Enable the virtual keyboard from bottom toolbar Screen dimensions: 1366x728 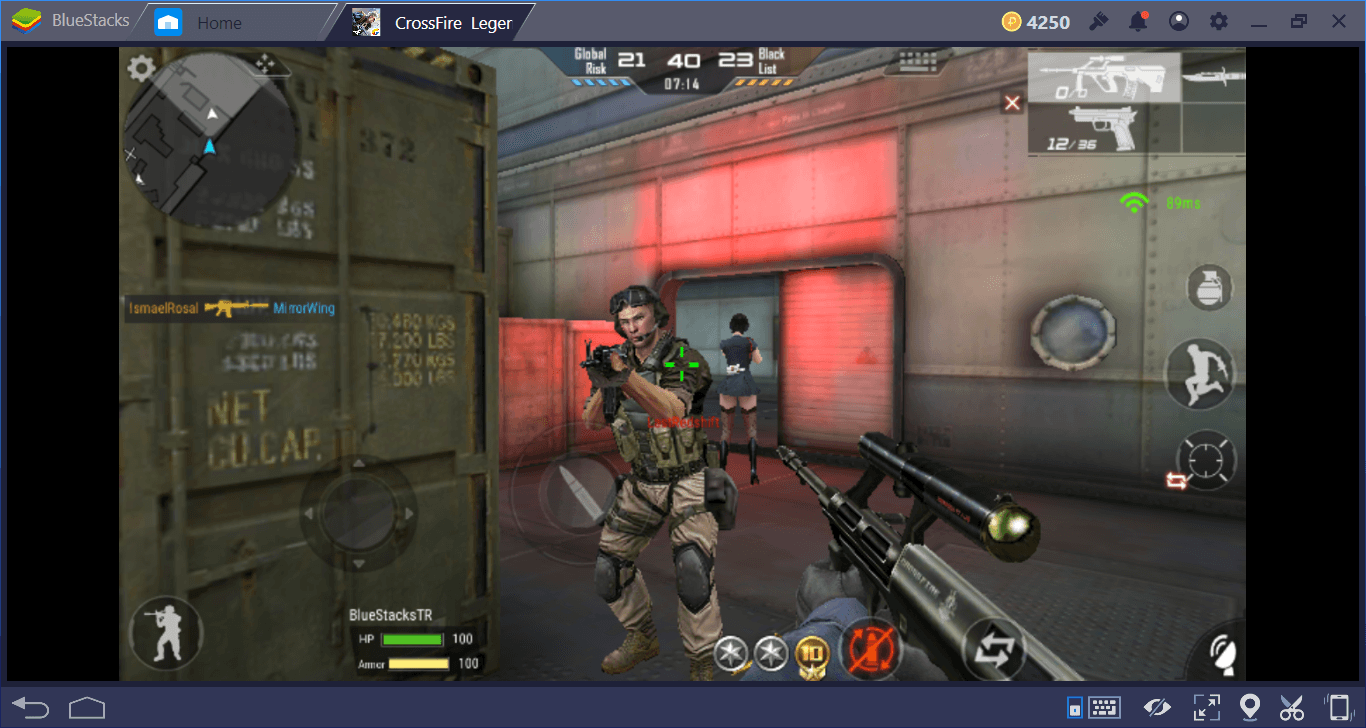1104,707
